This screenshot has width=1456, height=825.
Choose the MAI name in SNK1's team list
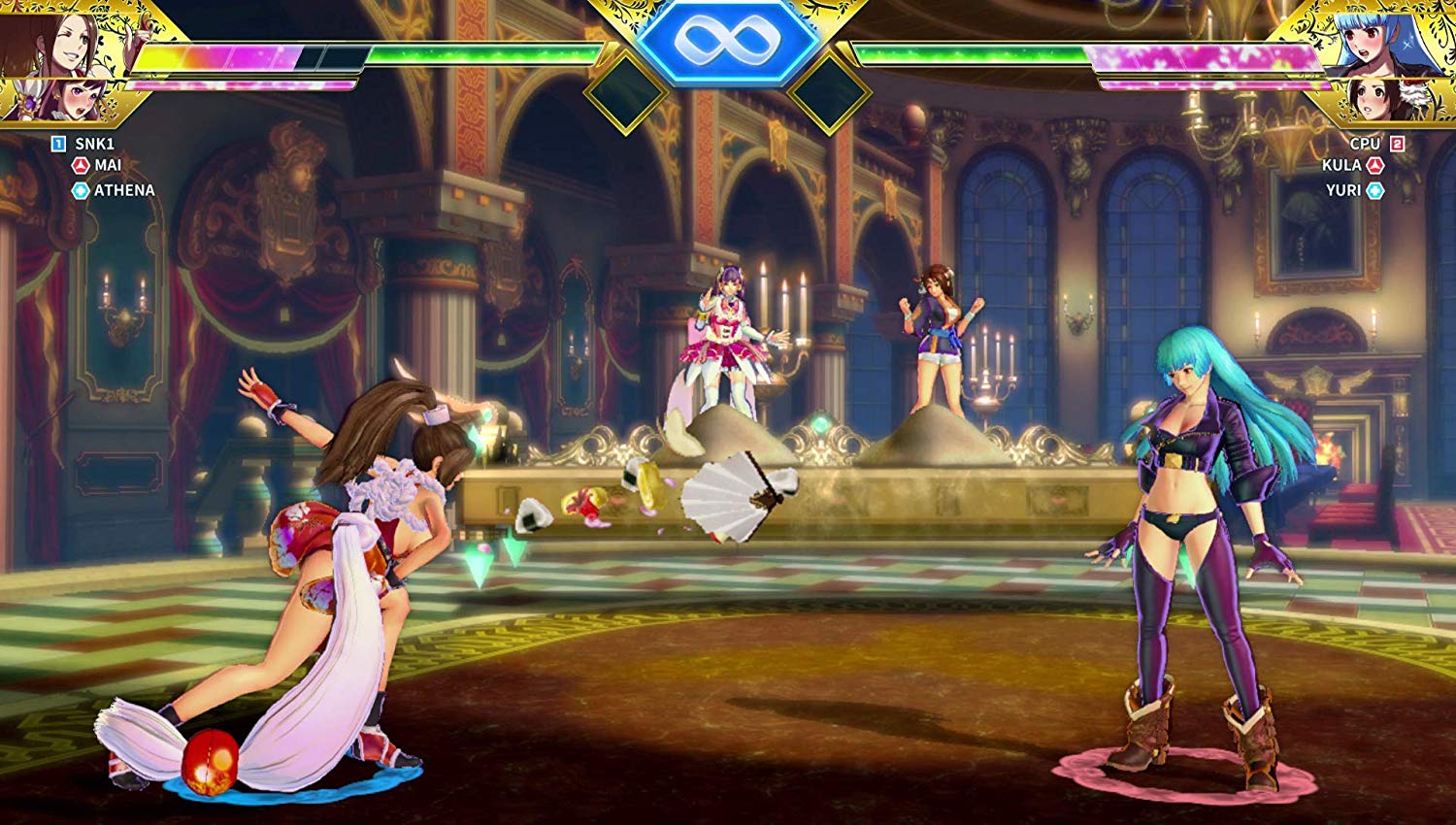(x=108, y=166)
